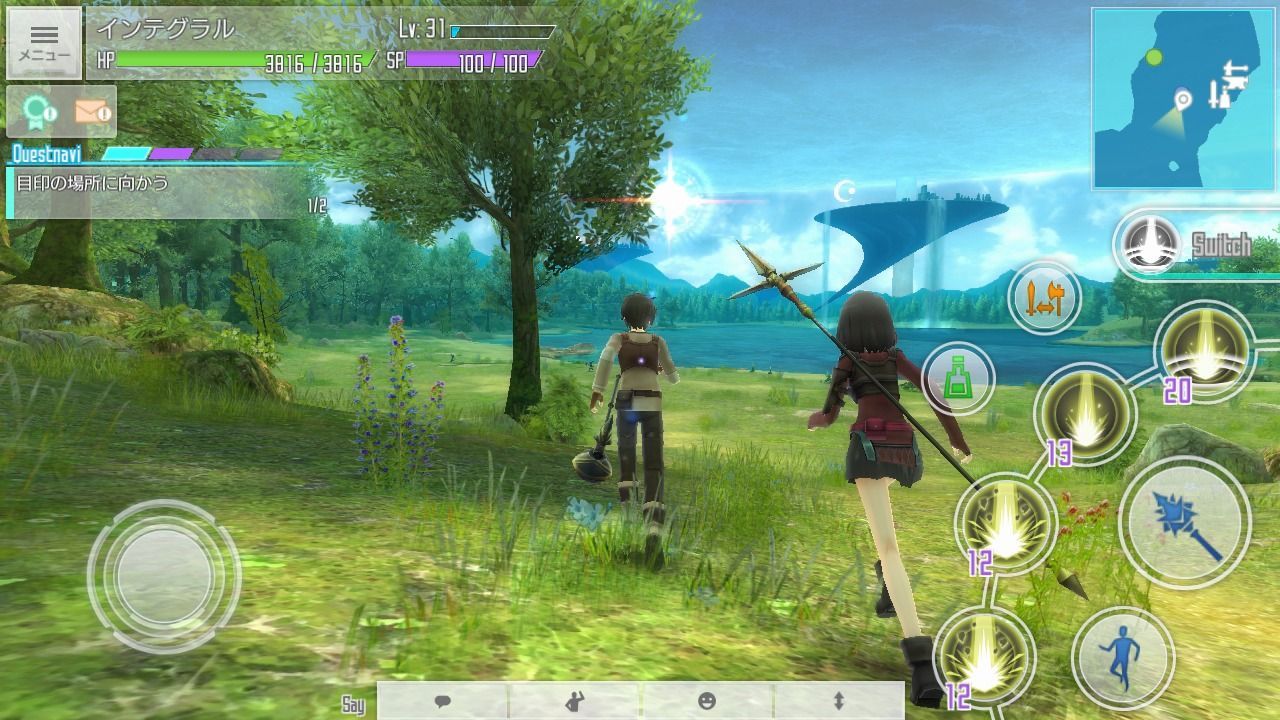Open the chat speech-bubble icon
This screenshot has width=1280, height=720.
pos(440,702)
